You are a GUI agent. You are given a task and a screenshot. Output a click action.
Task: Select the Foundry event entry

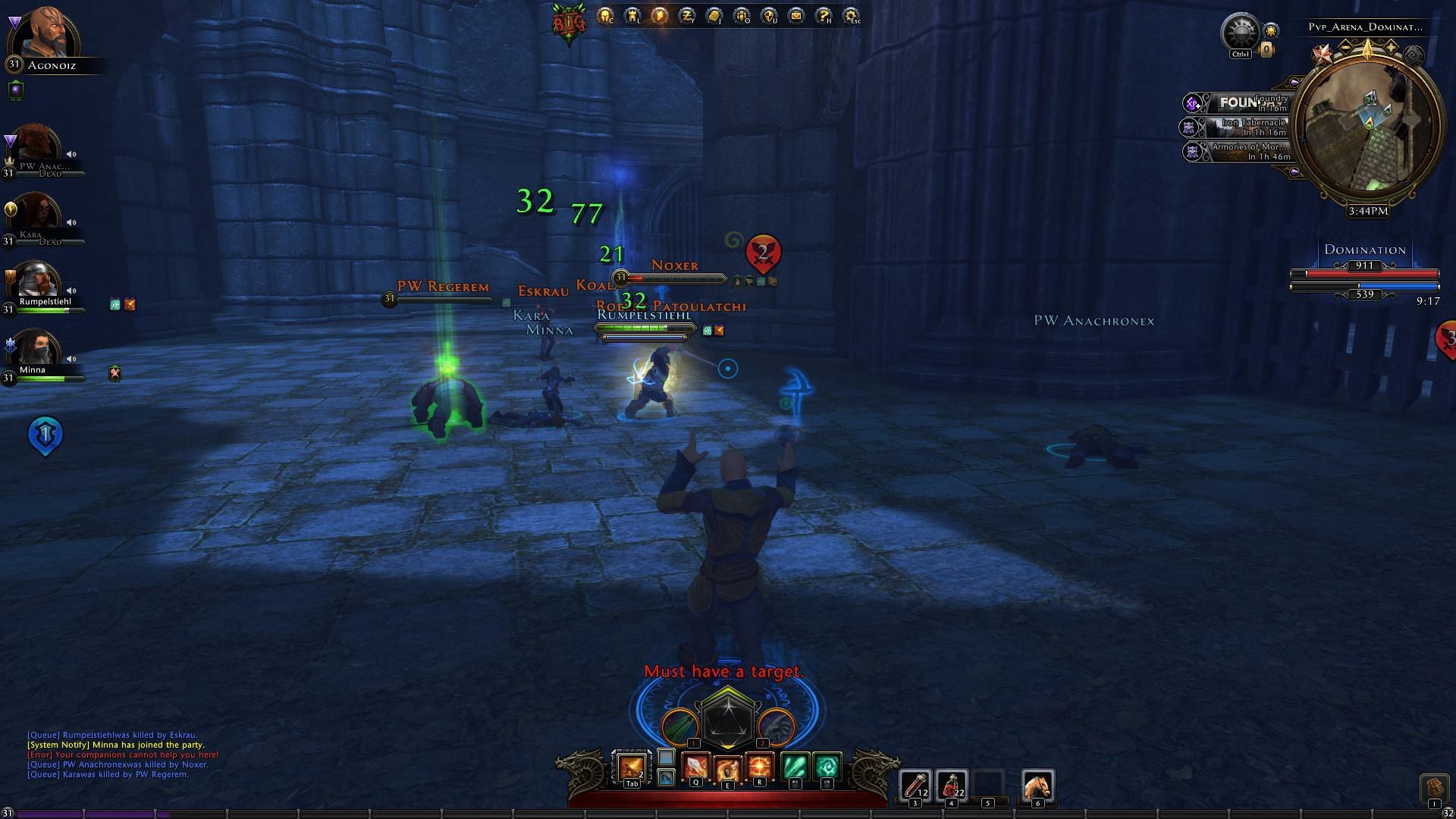tap(1244, 102)
